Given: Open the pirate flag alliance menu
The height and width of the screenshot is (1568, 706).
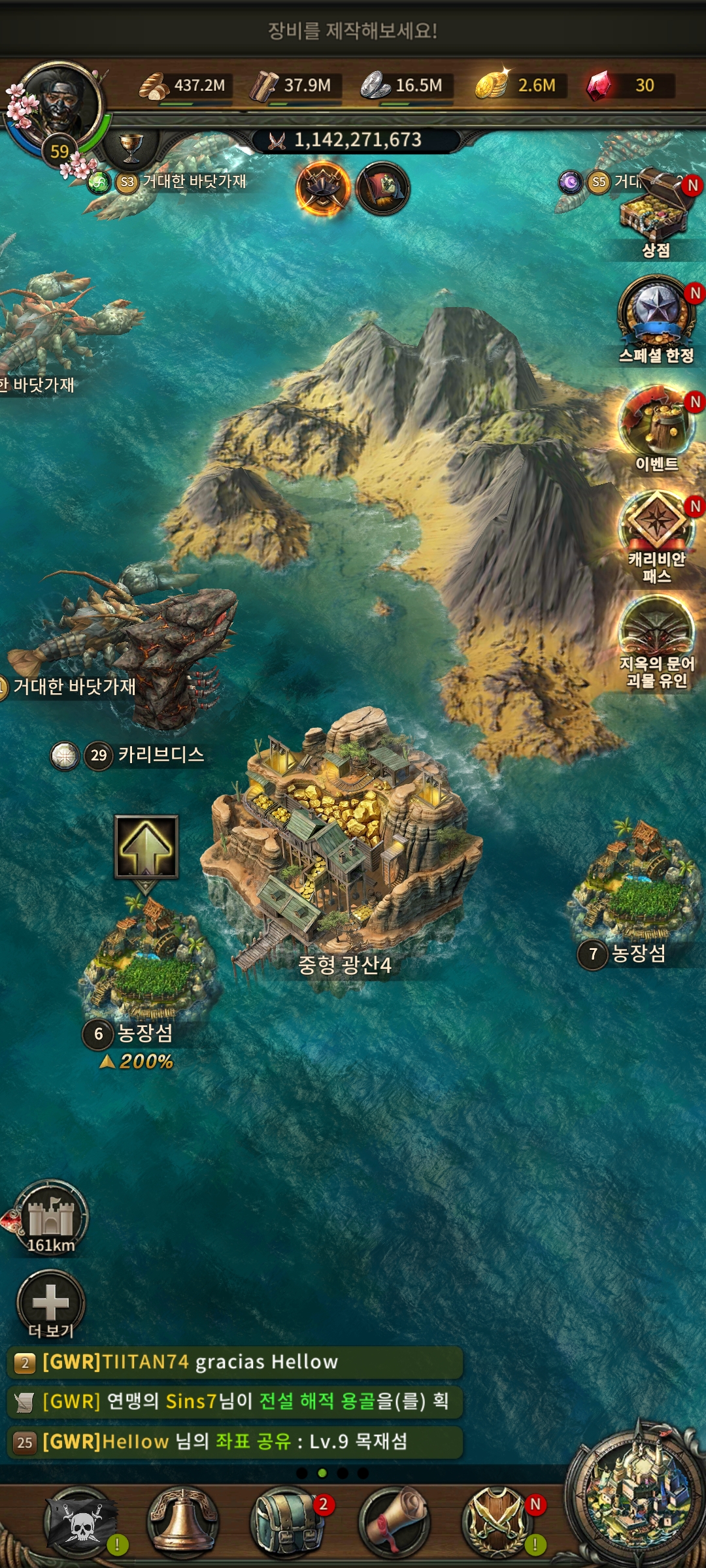Looking at the screenshot, I should coord(81,1521).
